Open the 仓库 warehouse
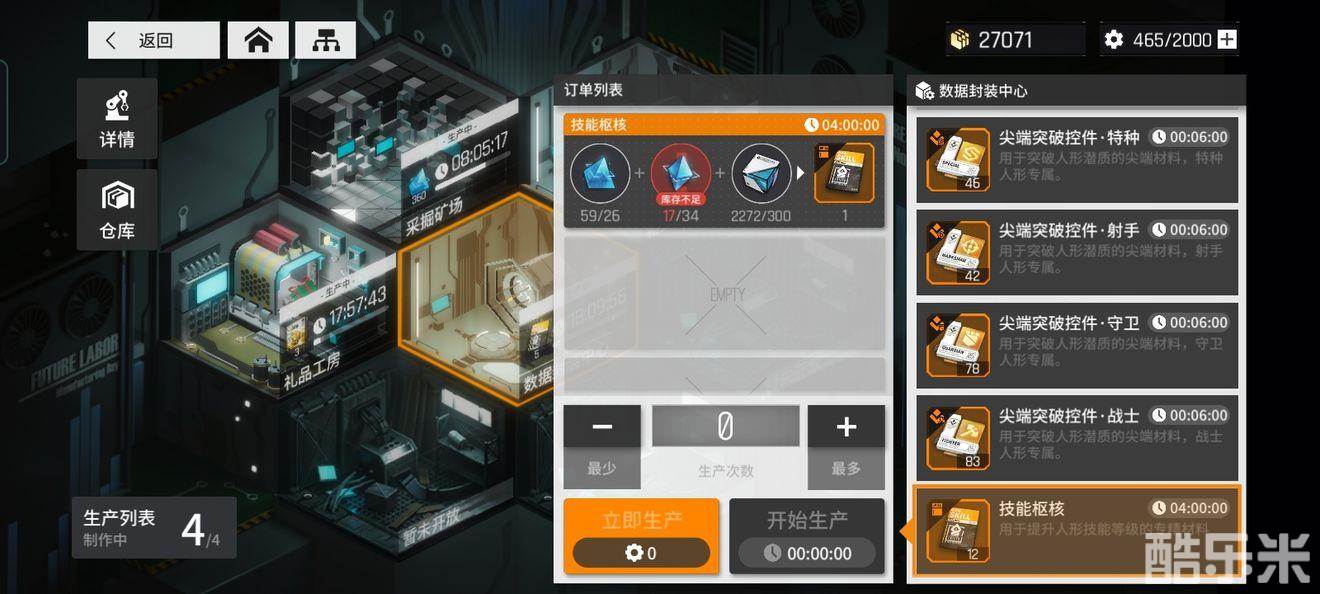The width and height of the screenshot is (1320, 594). (x=117, y=209)
